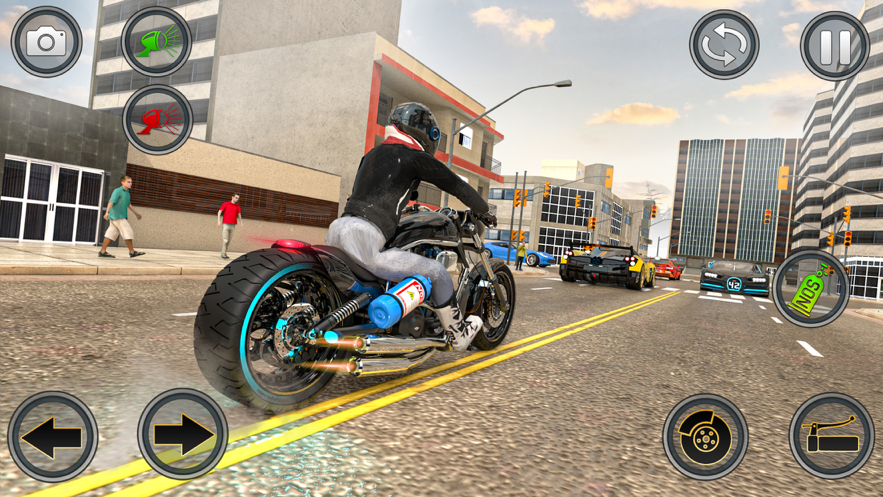Toggle the red headlight button
Image resolution: width=883 pixels, height=497 pixels.
point(157,120)
